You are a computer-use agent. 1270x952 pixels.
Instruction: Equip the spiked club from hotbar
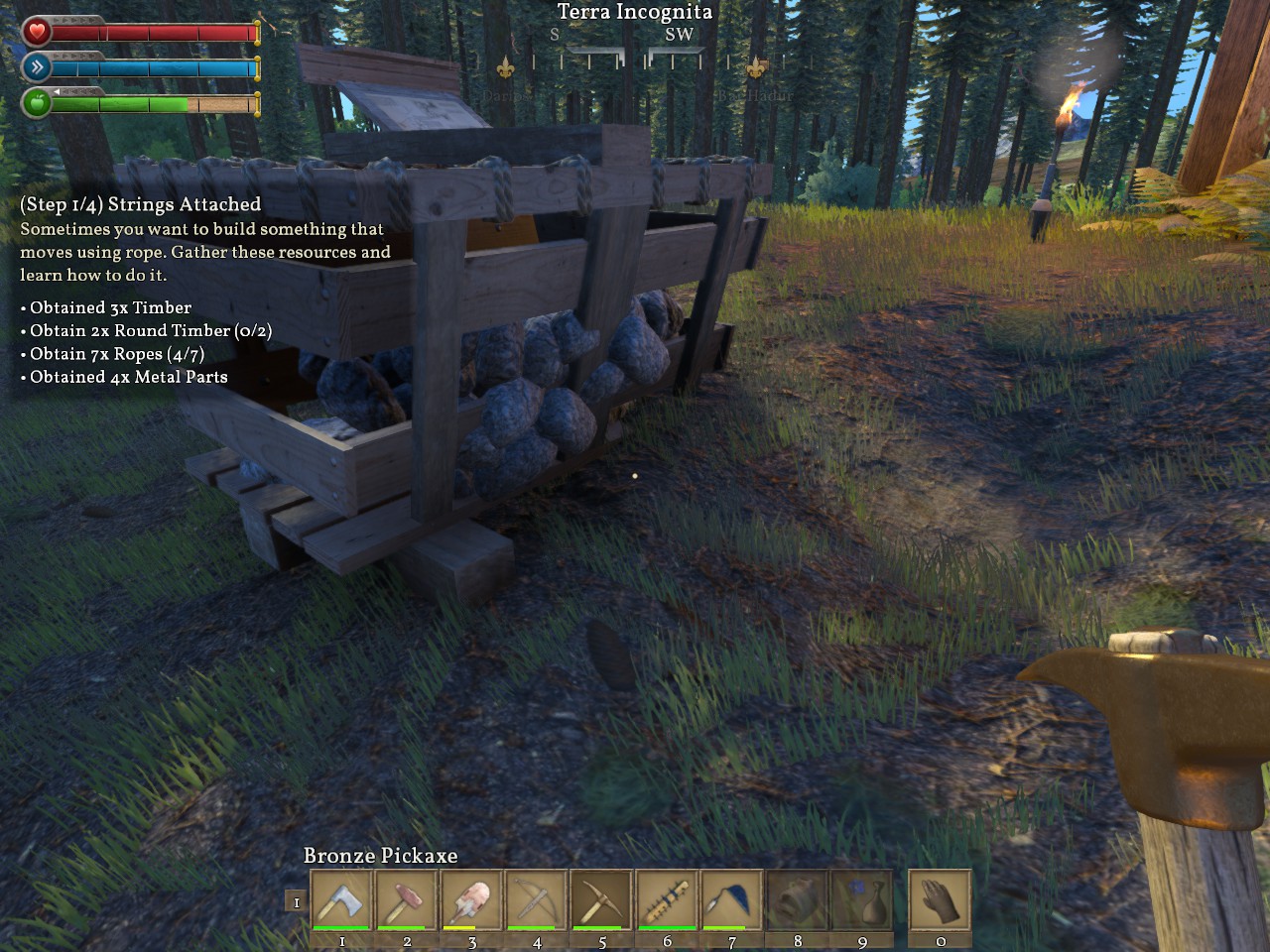pos(667,900)
